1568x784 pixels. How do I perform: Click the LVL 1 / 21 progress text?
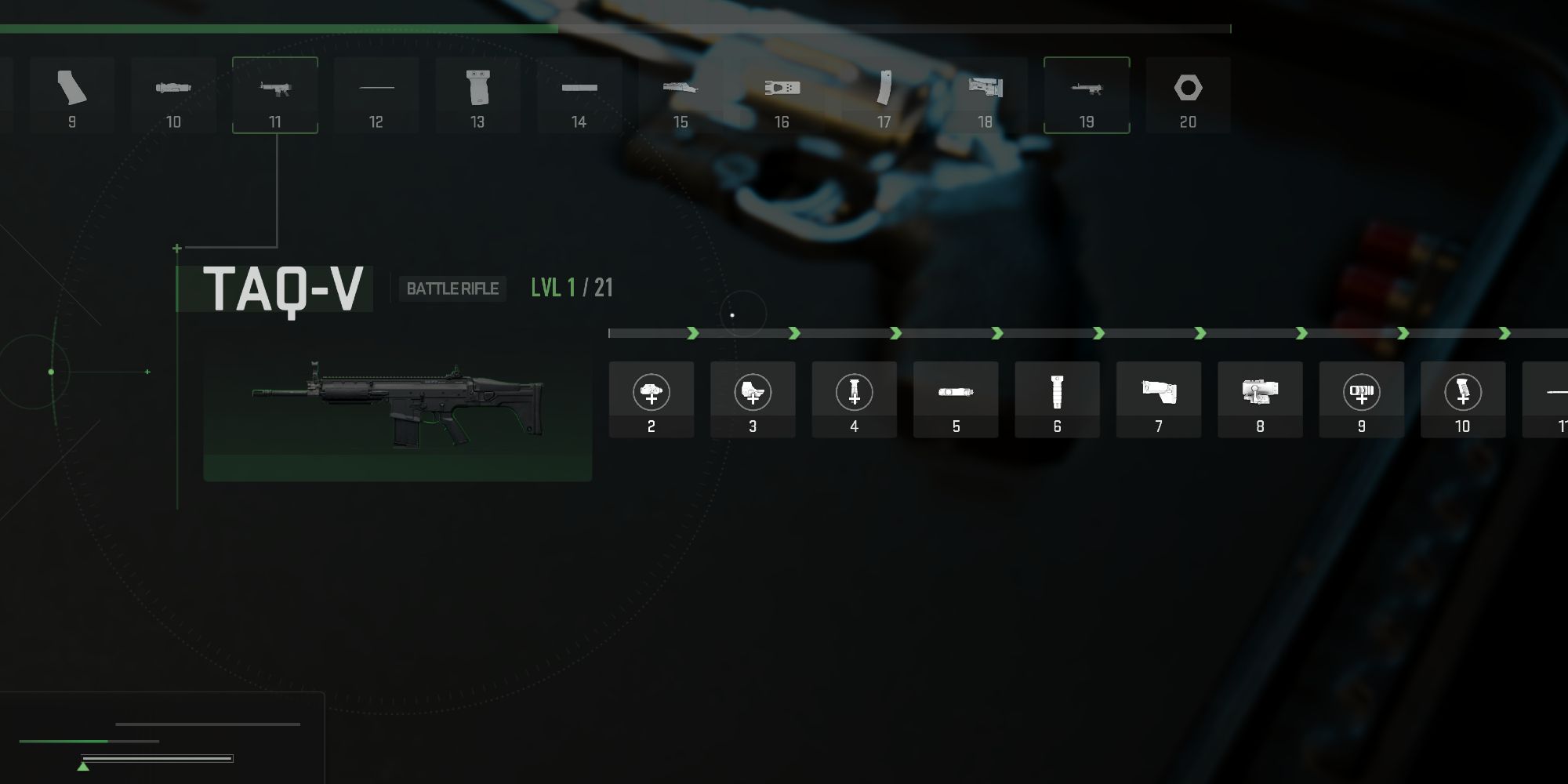coord(570,289)
